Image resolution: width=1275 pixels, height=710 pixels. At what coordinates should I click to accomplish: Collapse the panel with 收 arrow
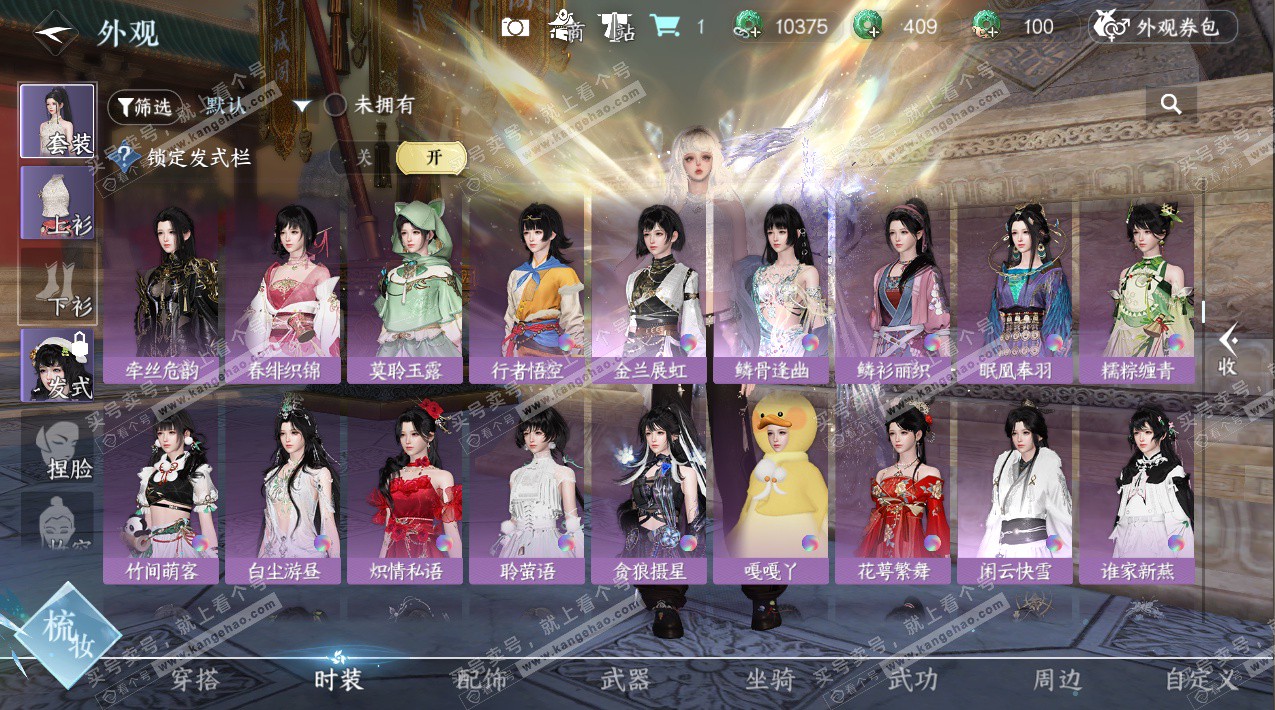click(1228, 349)
